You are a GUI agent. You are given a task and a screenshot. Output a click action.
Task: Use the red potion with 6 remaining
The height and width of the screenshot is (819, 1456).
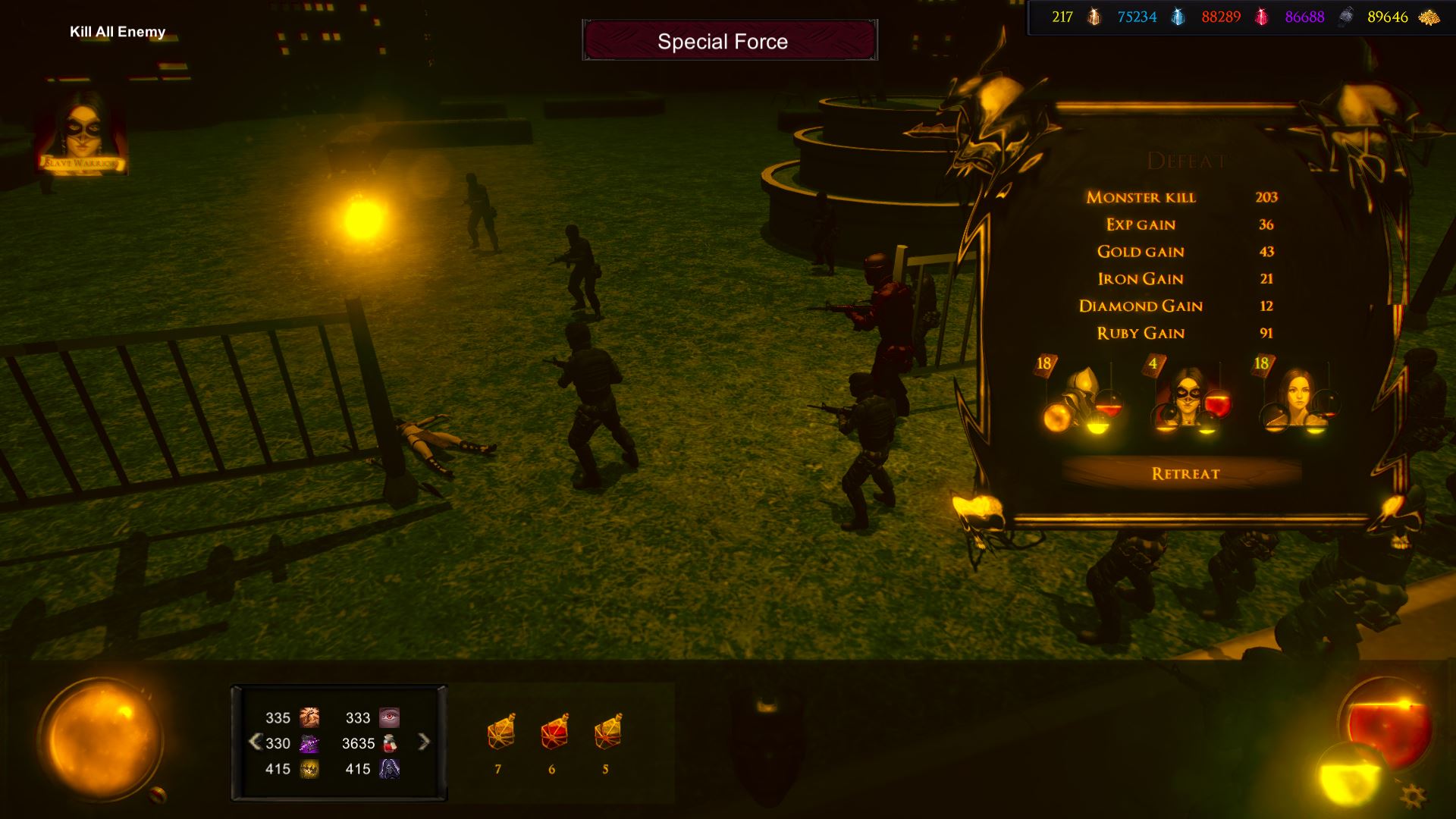pos(554,733)
